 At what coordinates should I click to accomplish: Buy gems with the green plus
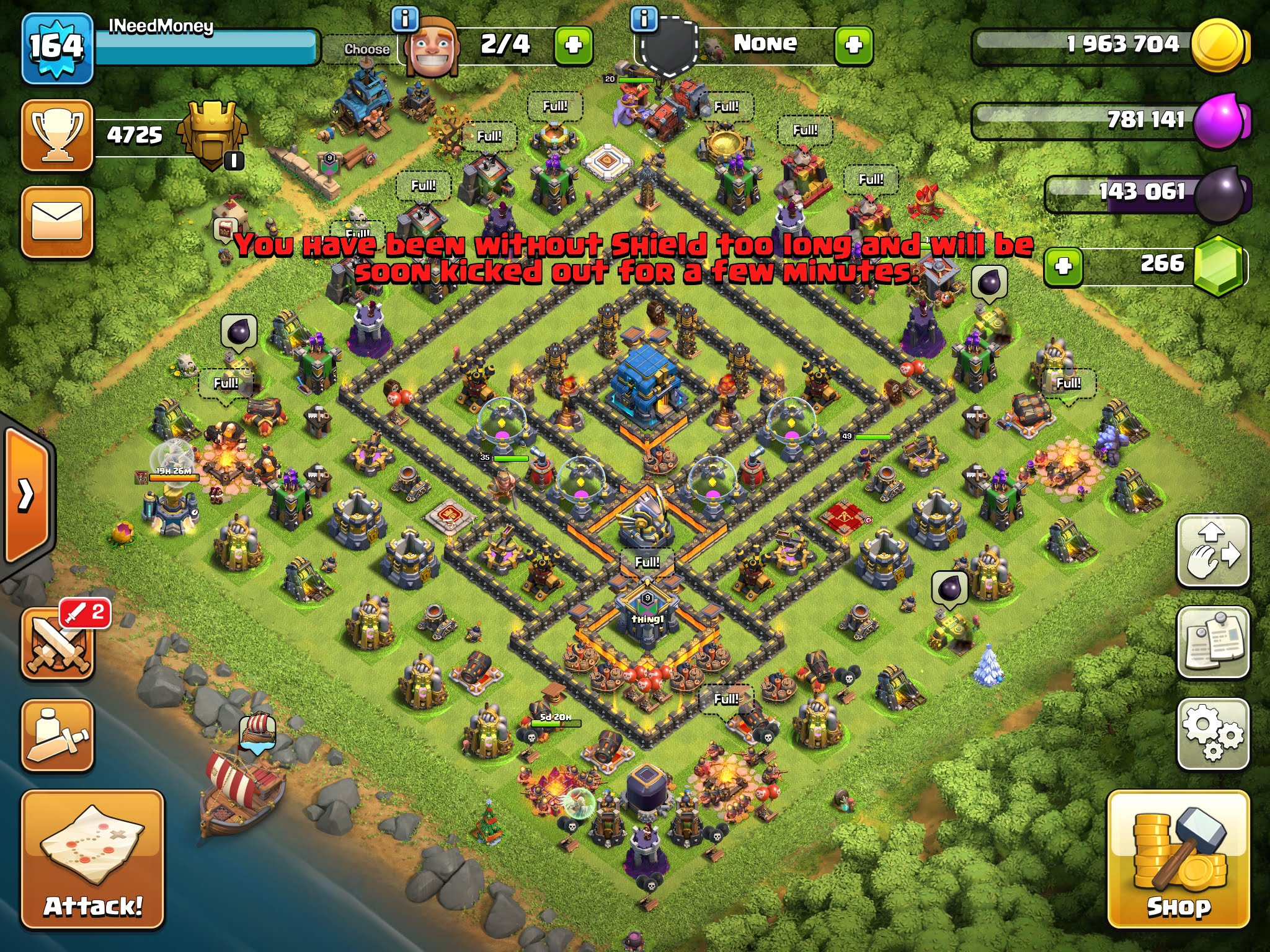(x=1063, y=267)
